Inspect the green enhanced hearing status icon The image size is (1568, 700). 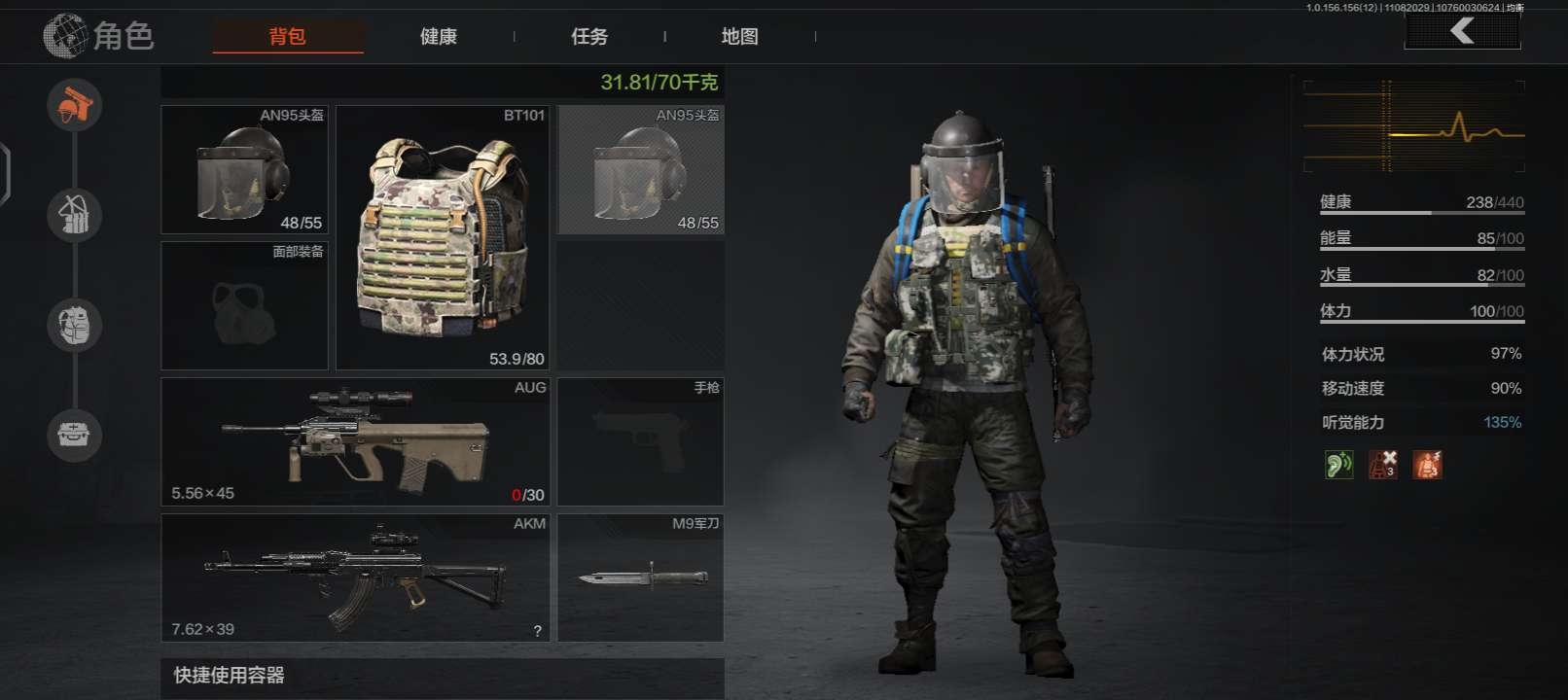[1338, 465]
